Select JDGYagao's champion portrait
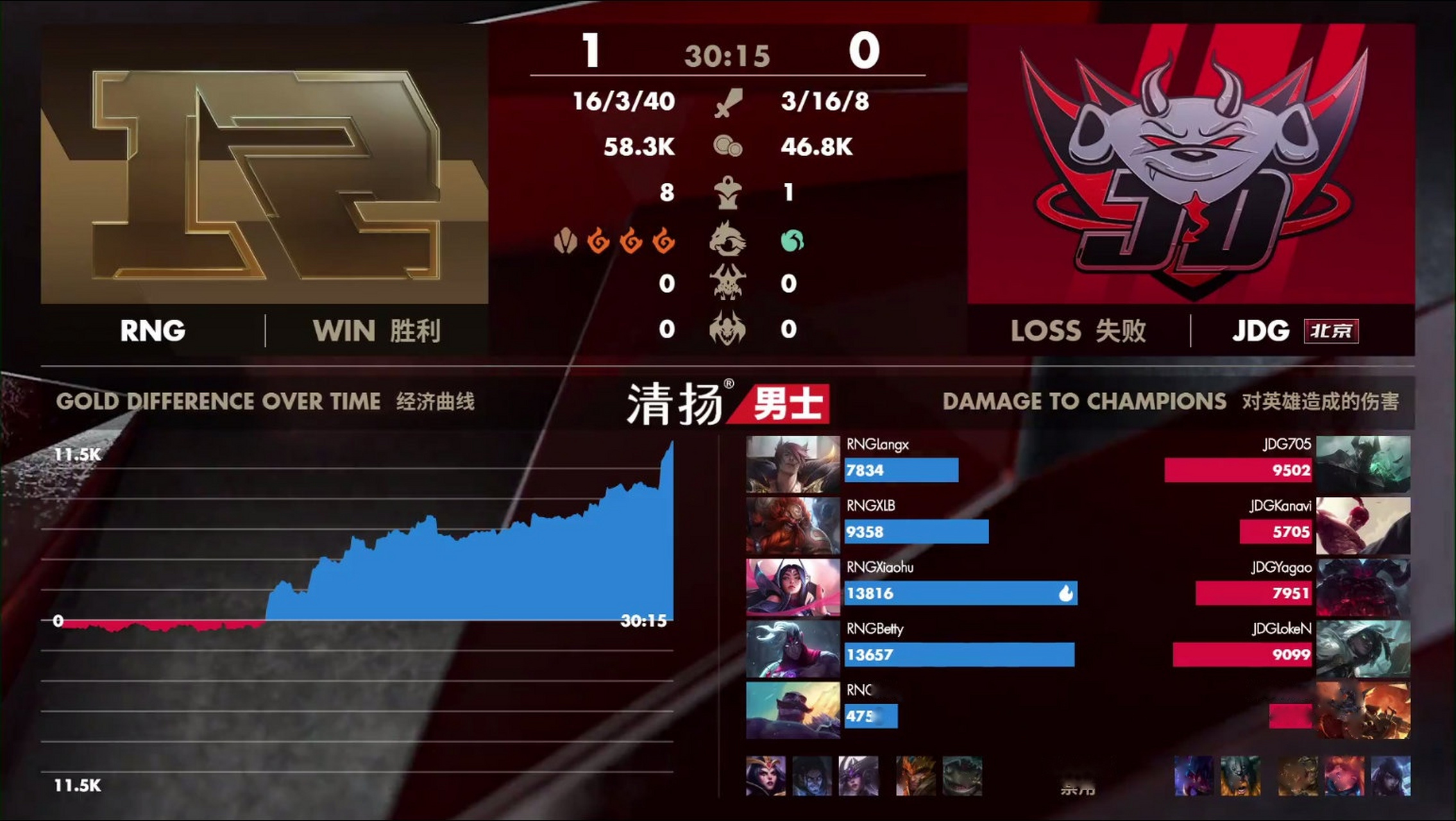This screenshot has height=821, width=1456. [x=1363, y=587]
